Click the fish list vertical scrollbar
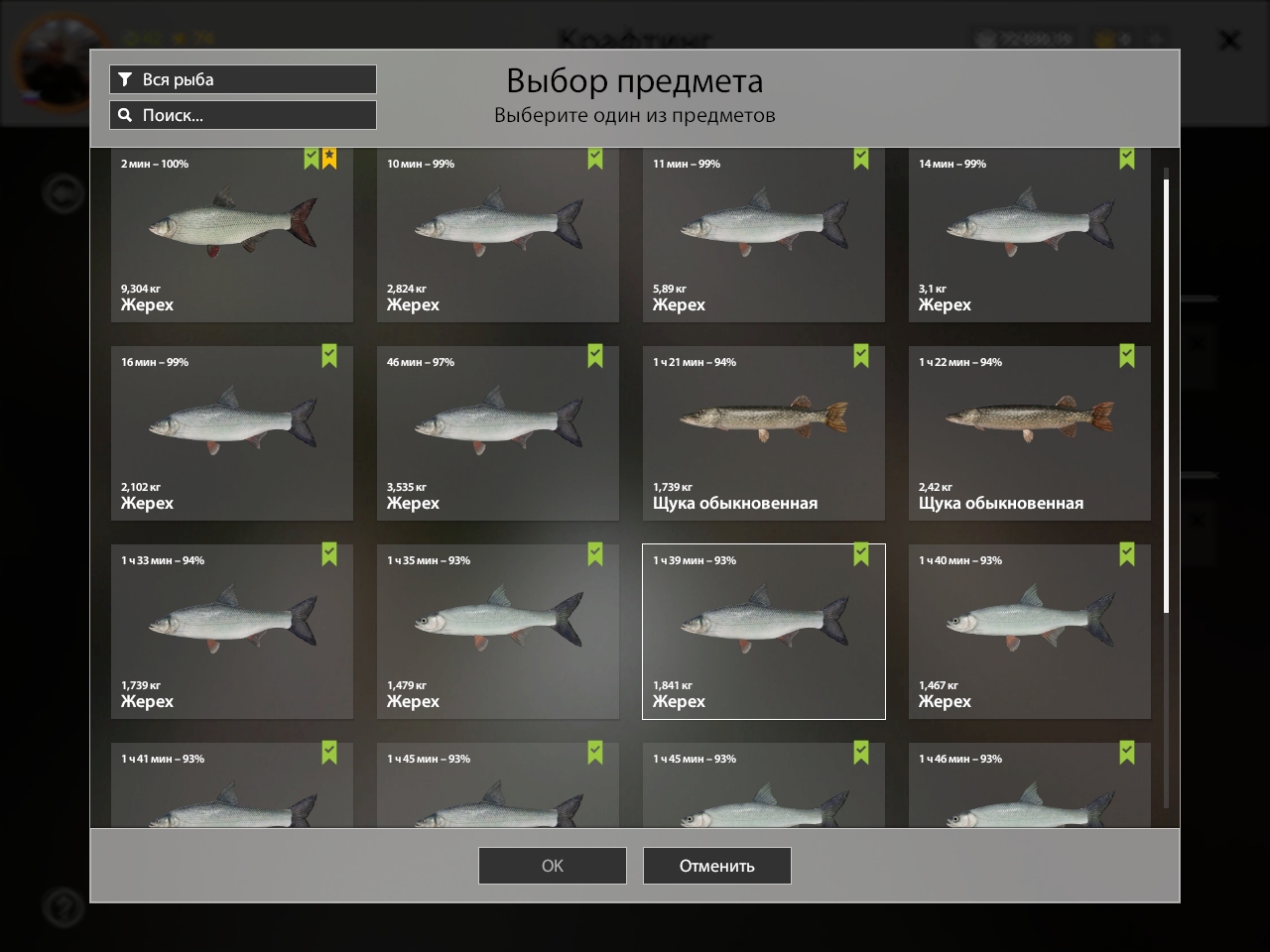Screen dimensions: 1270x952 [1166, 397]
